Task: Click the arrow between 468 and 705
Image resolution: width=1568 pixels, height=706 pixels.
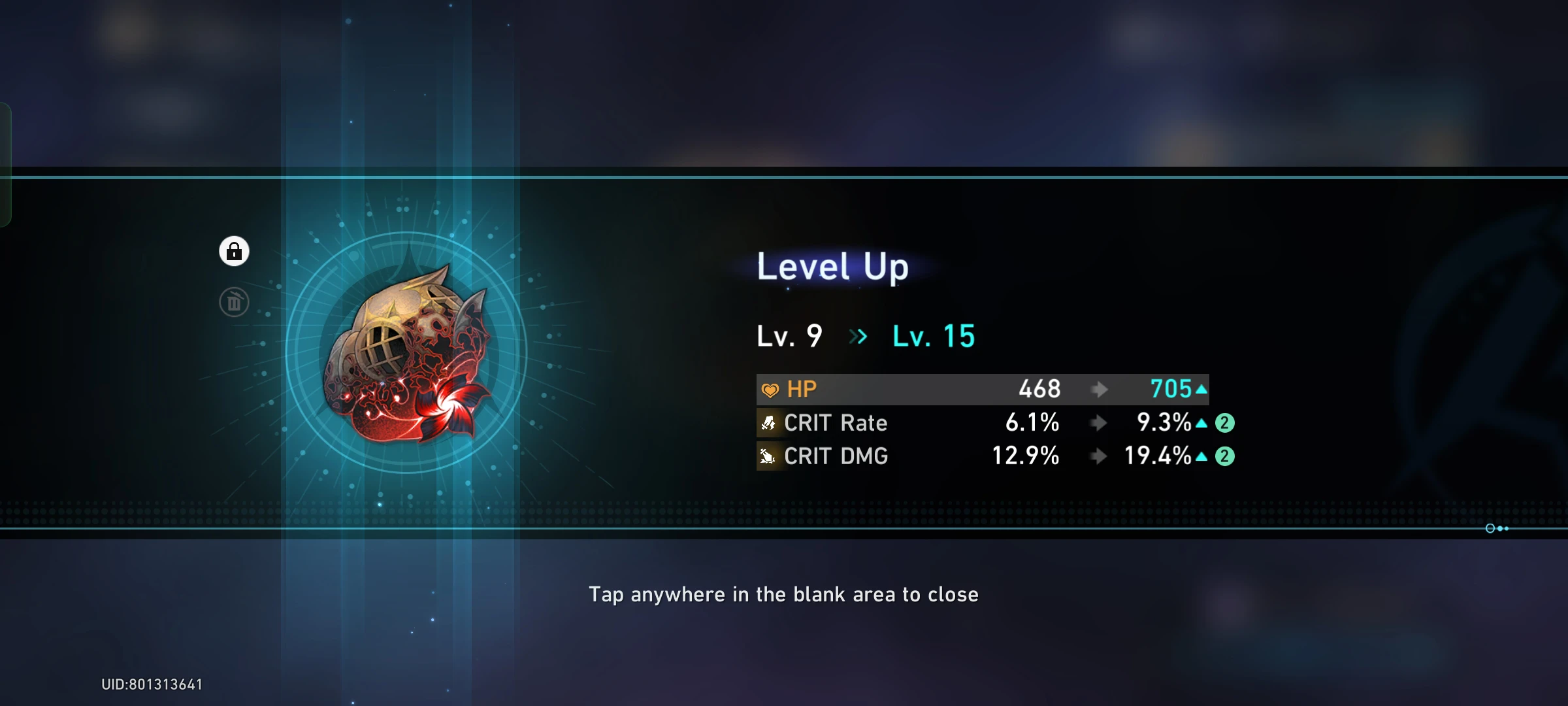Action: click(x=1101, y=389)
